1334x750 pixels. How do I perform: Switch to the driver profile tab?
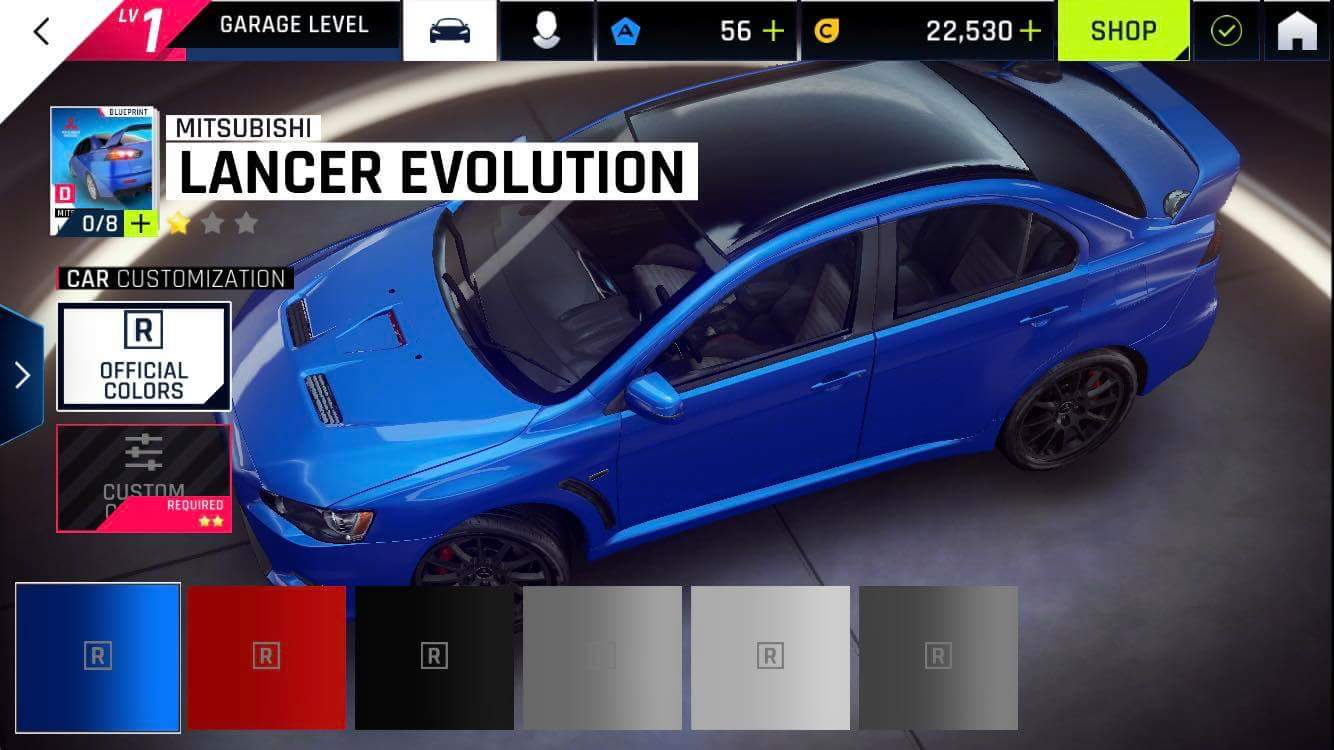545,31
